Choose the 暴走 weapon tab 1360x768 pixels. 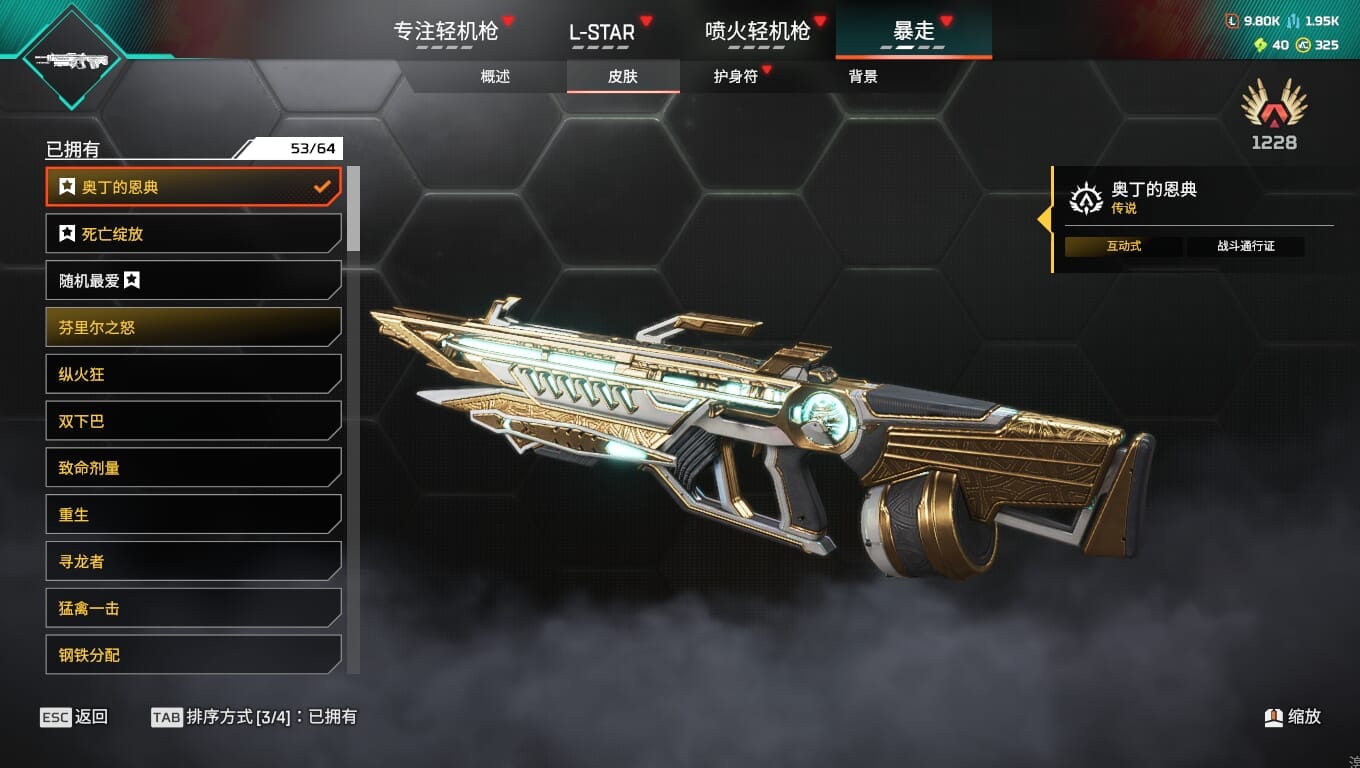pos(913,31)
